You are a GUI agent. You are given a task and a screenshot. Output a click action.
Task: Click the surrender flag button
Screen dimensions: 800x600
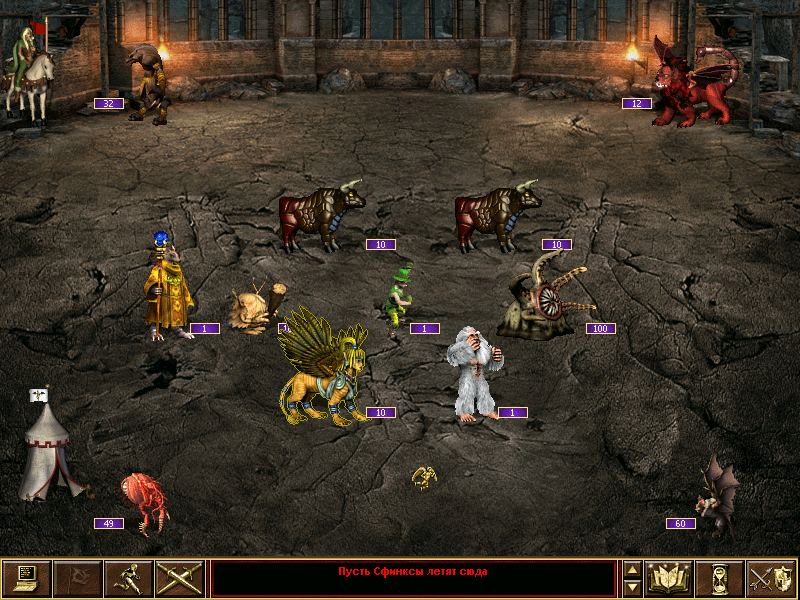pos(77,579)
